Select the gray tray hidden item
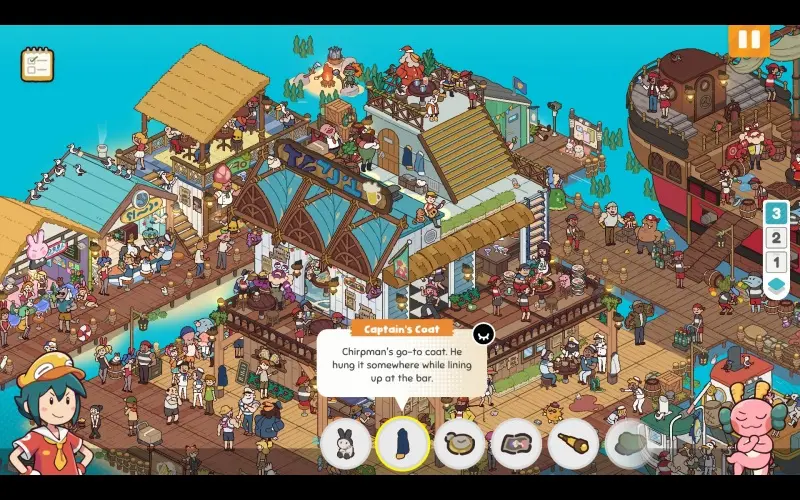This screenshot has height=500, width=800. tap(517, 444)
